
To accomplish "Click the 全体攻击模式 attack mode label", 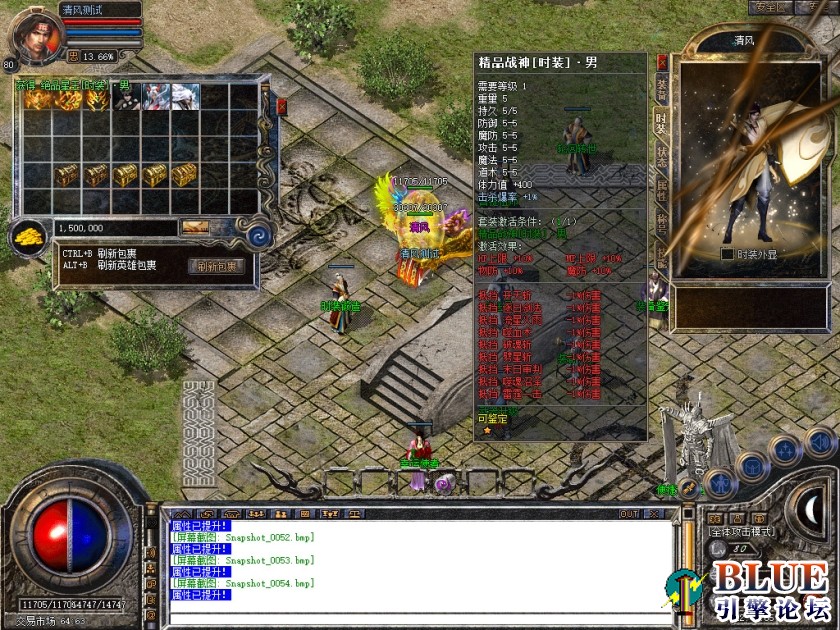I will click(x=743, y=532).
